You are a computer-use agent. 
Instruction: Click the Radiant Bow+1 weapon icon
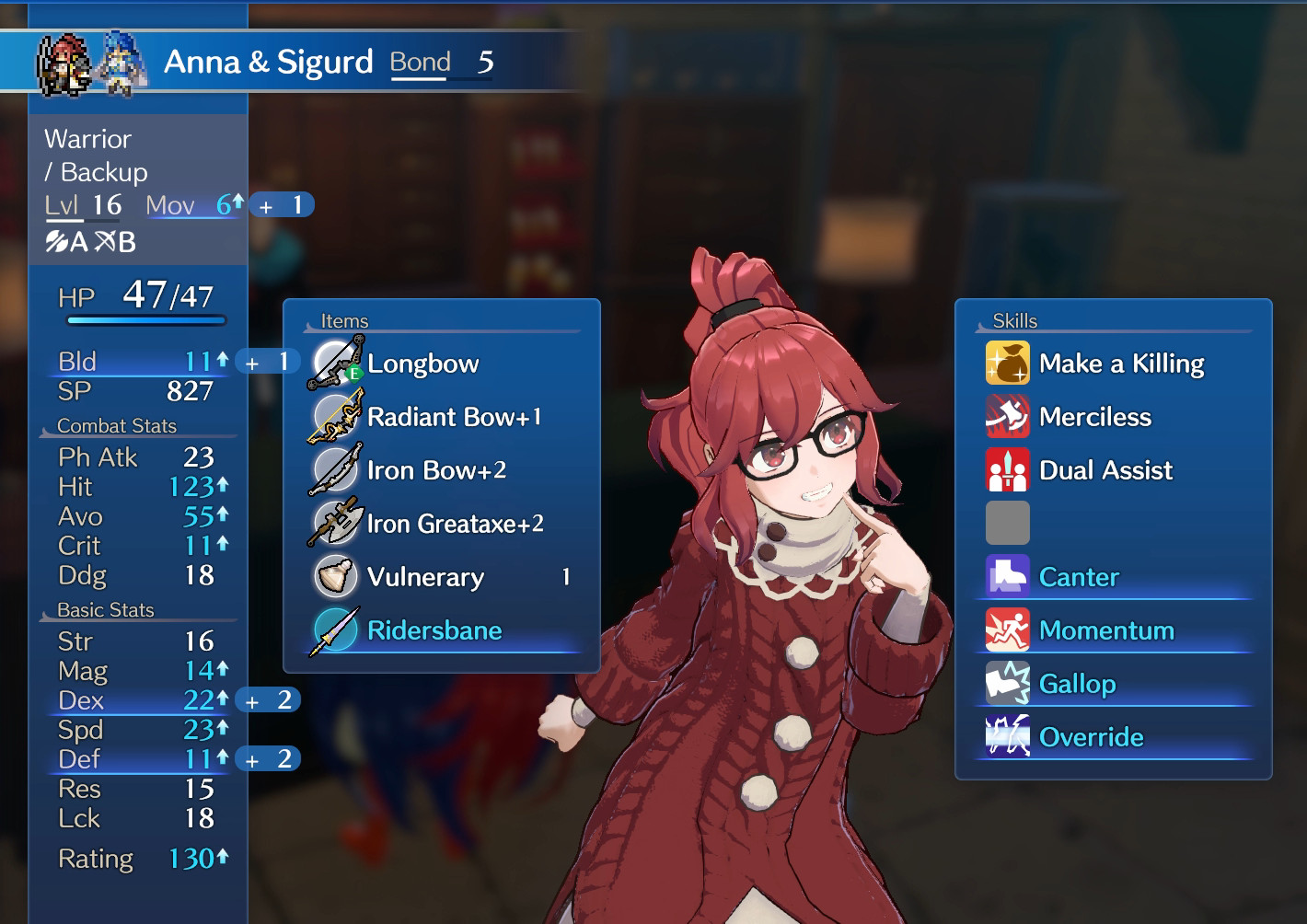click(335, 416)
